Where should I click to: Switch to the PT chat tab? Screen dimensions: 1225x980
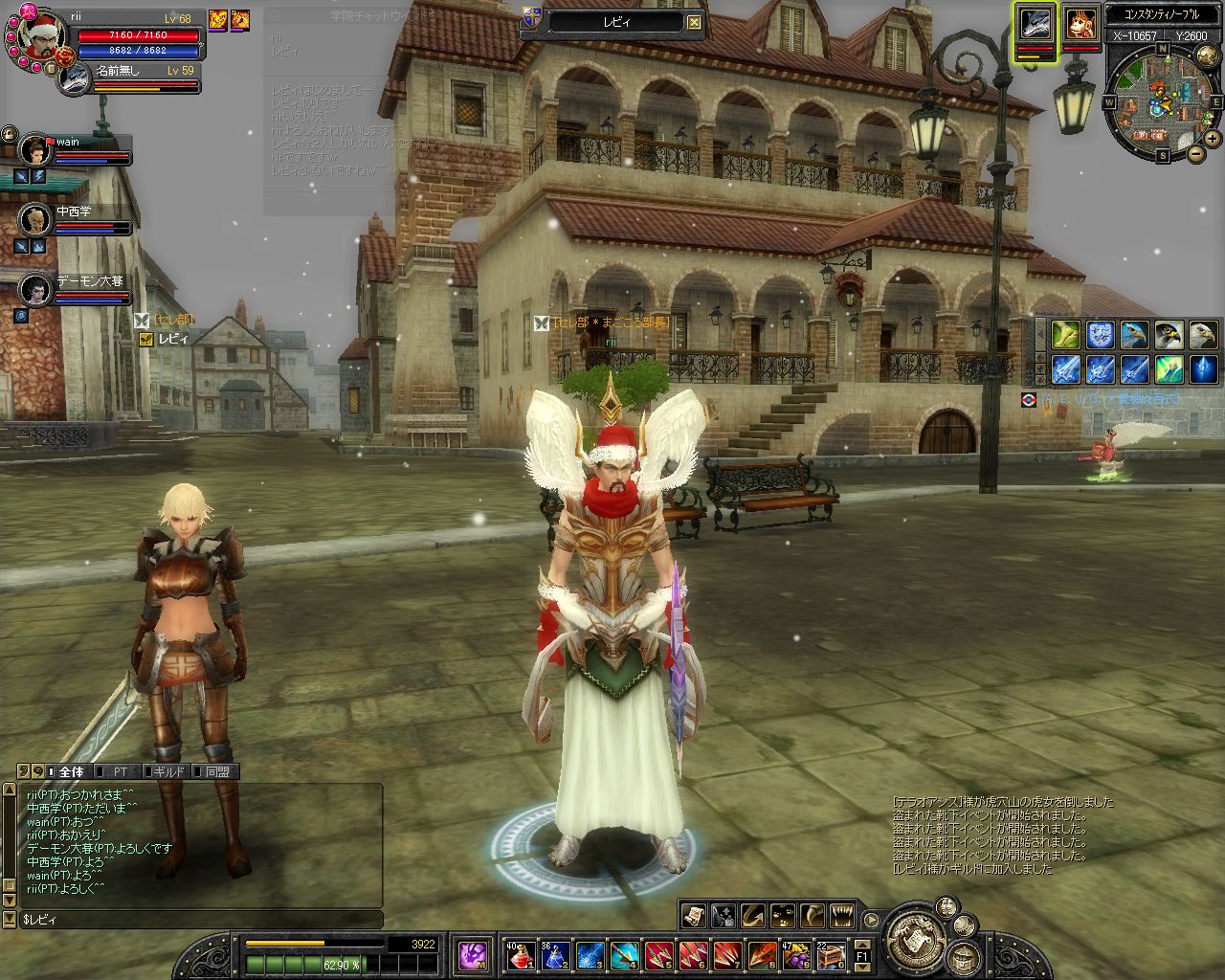(x=121, y=771)
